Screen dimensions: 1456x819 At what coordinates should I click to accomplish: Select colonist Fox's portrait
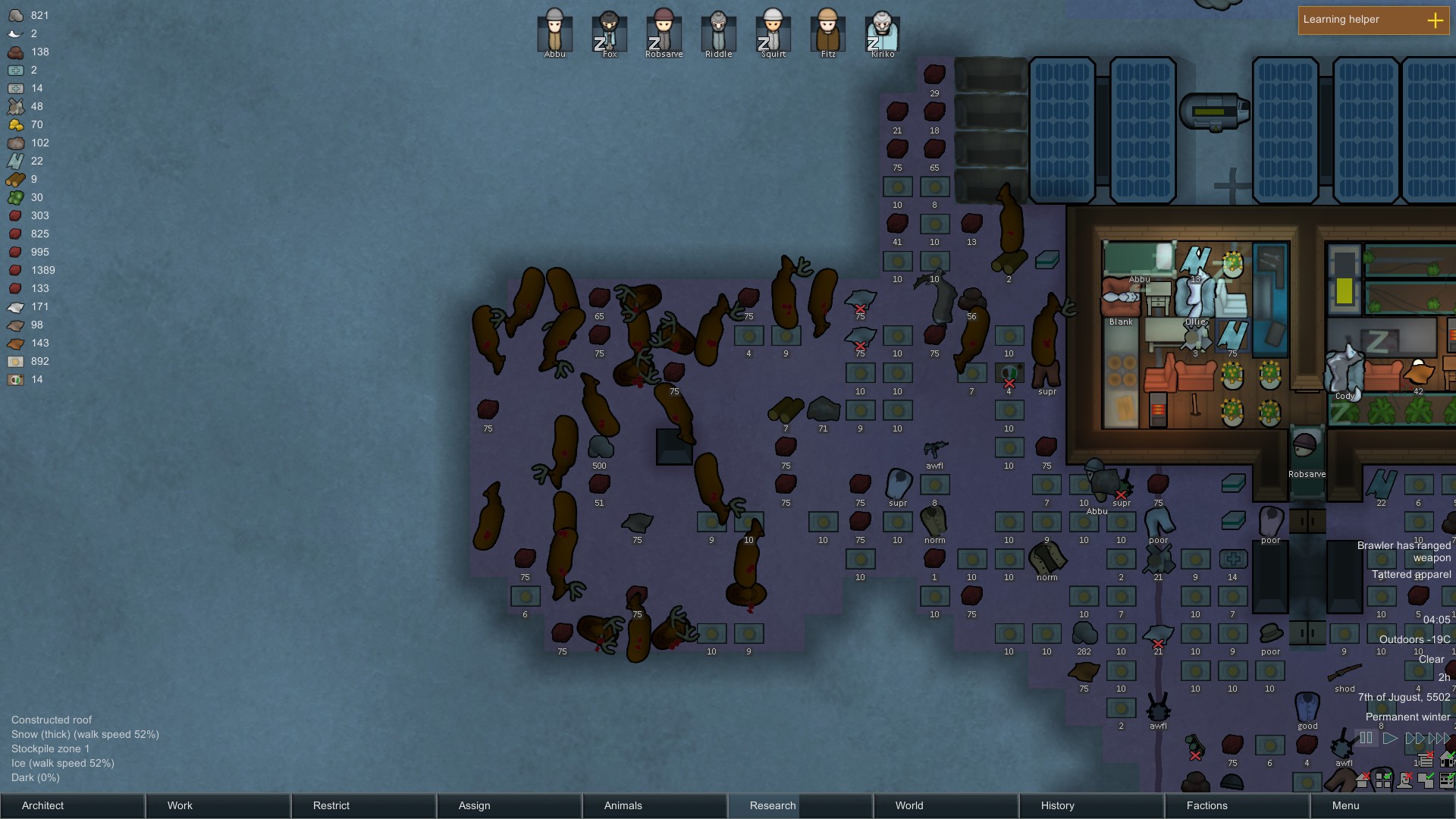pos(609,32)
